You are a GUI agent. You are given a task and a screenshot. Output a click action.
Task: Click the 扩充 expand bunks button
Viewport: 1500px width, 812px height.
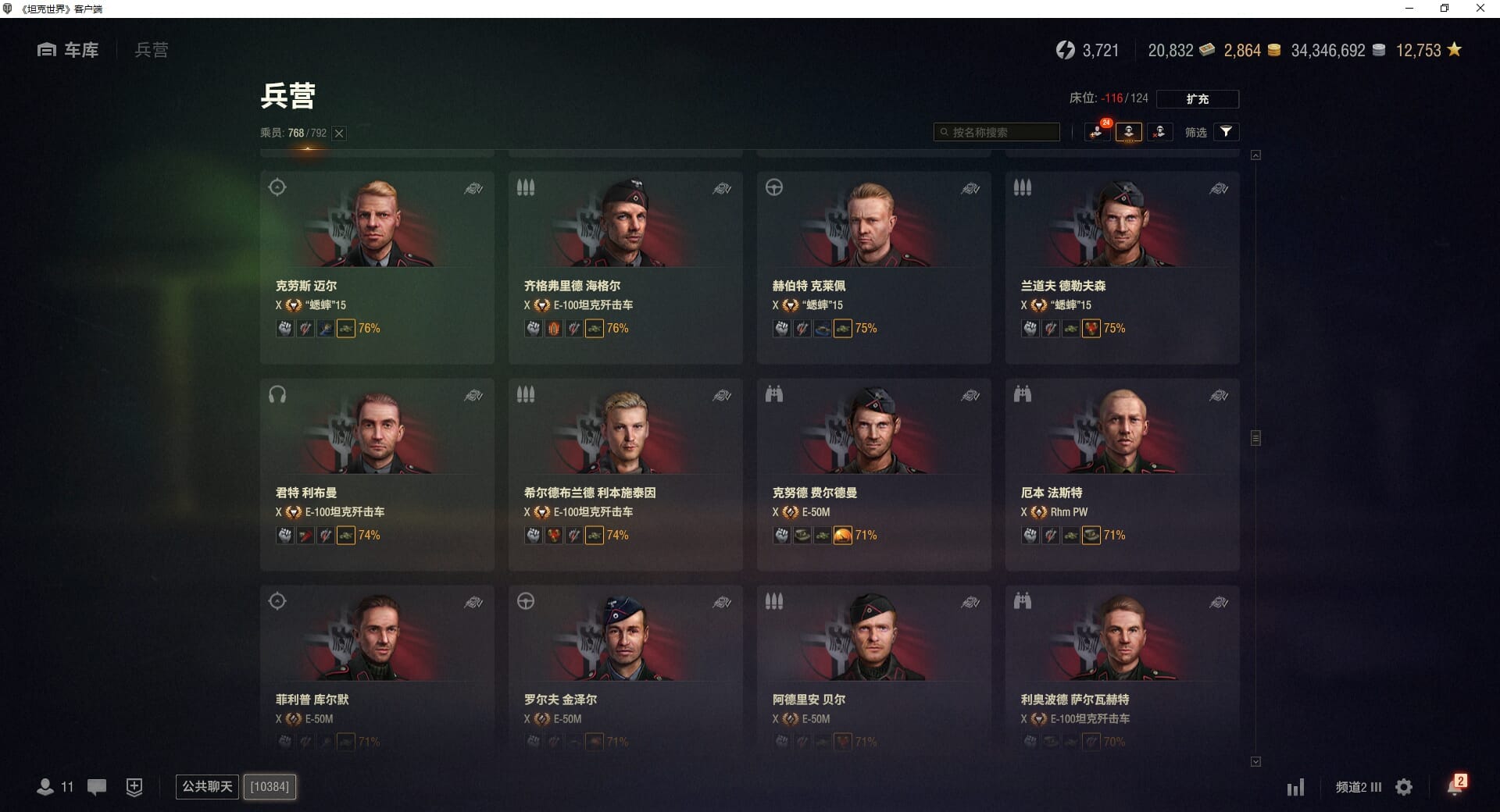tap(1197, 99)
